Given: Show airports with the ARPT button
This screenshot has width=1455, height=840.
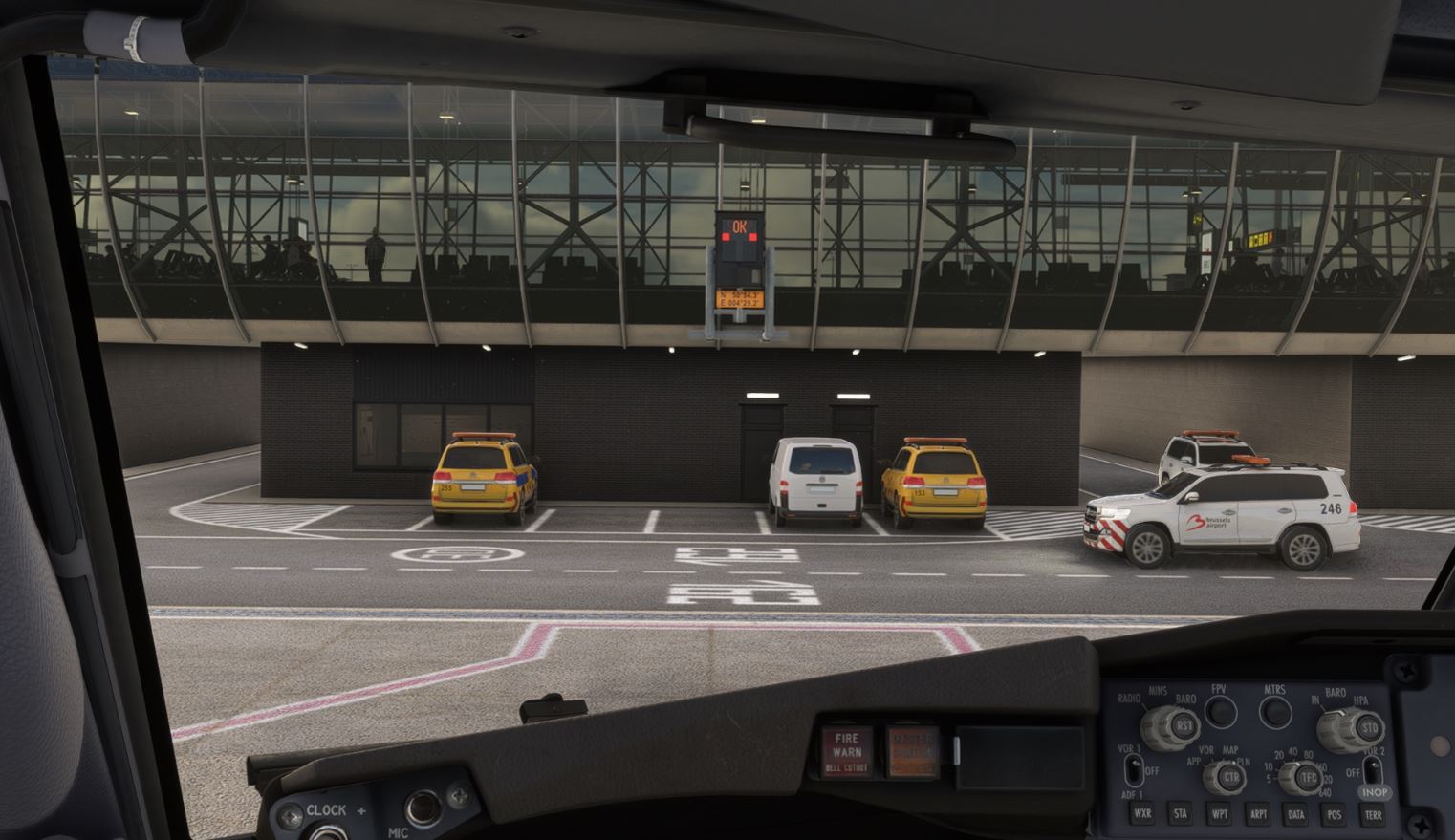Looking at the screenshot, I should (1258, 815).
